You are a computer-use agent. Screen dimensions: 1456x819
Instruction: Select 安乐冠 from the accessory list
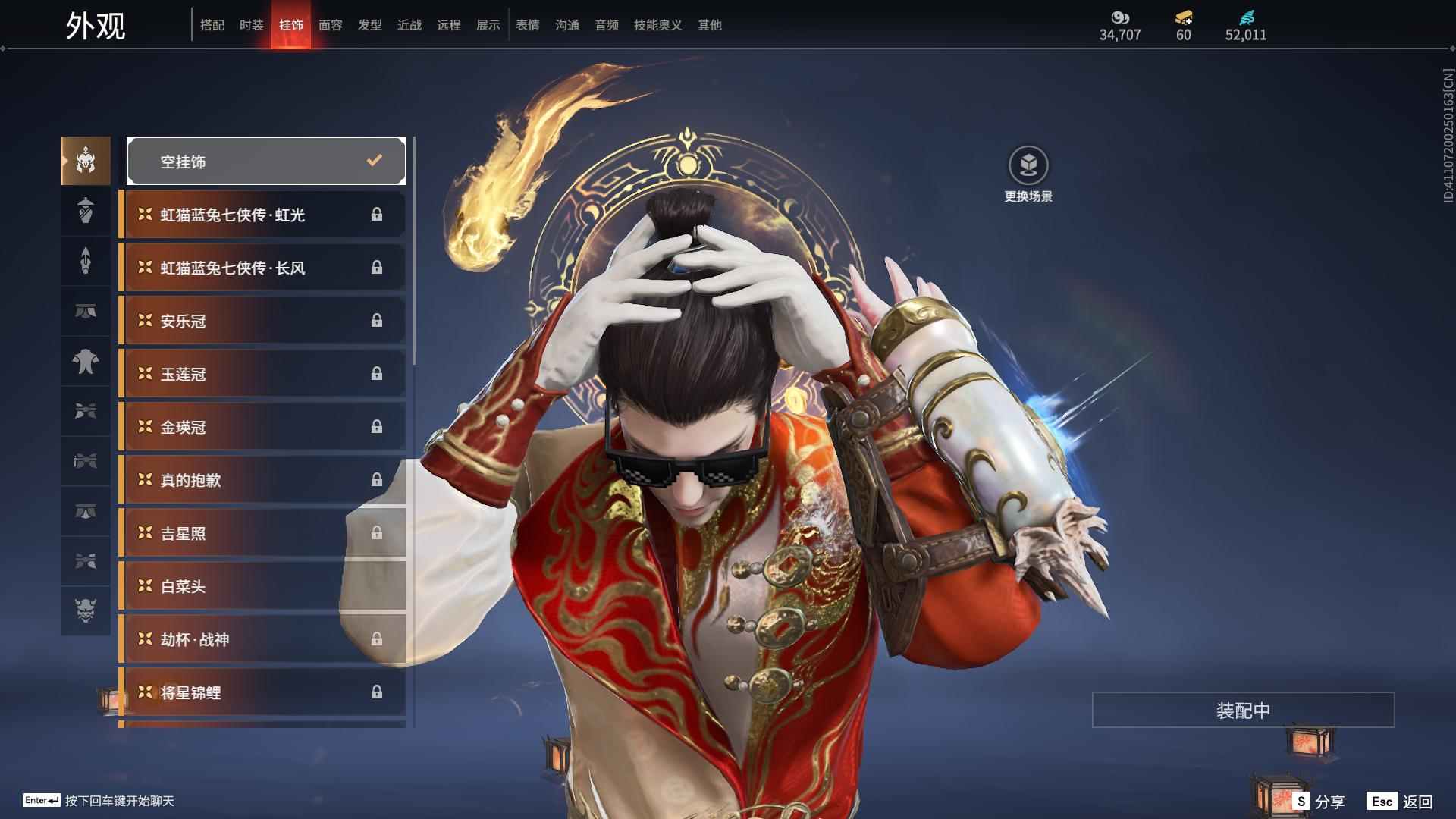[x=262, y=320]
